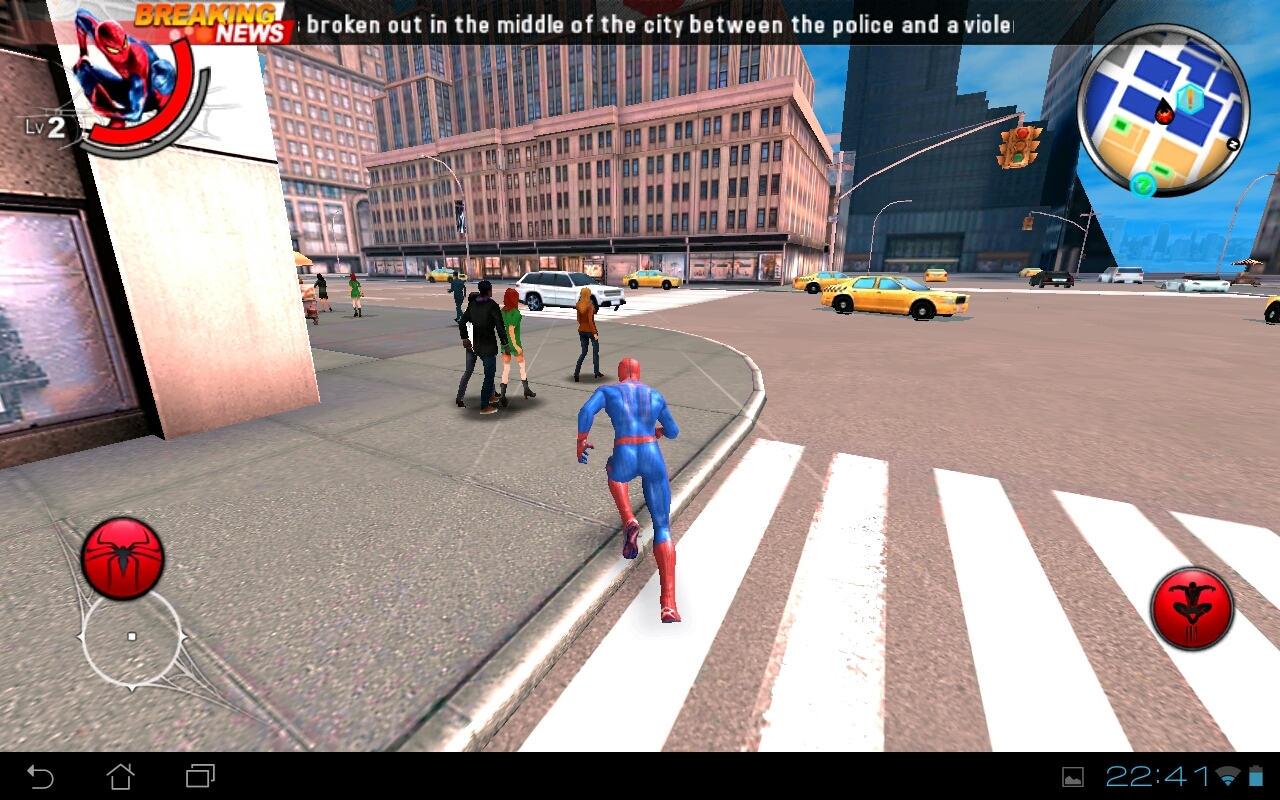Tap the Wi-Fi indicator in the status bar
Screen dimensions: 1280x800
(1227, 777)
